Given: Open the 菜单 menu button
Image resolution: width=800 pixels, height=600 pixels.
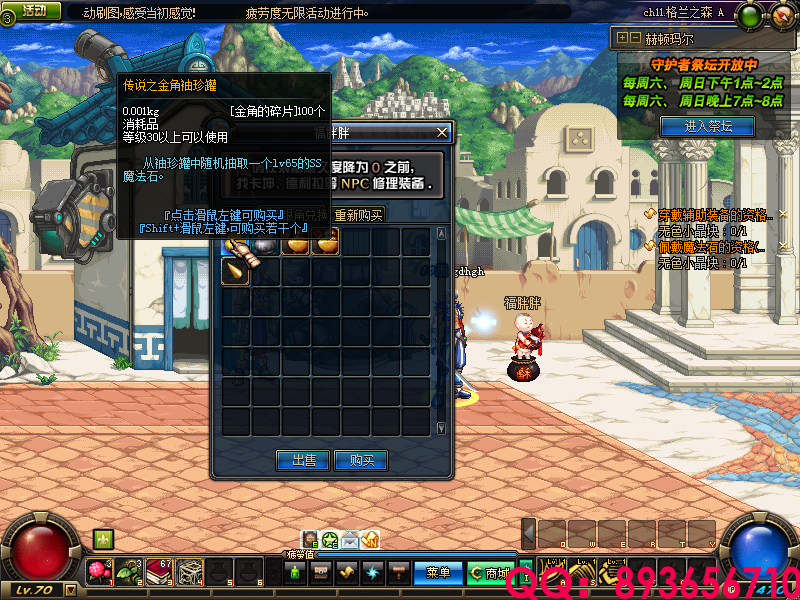Looking at the screenshot, I should tap(438, 573).
